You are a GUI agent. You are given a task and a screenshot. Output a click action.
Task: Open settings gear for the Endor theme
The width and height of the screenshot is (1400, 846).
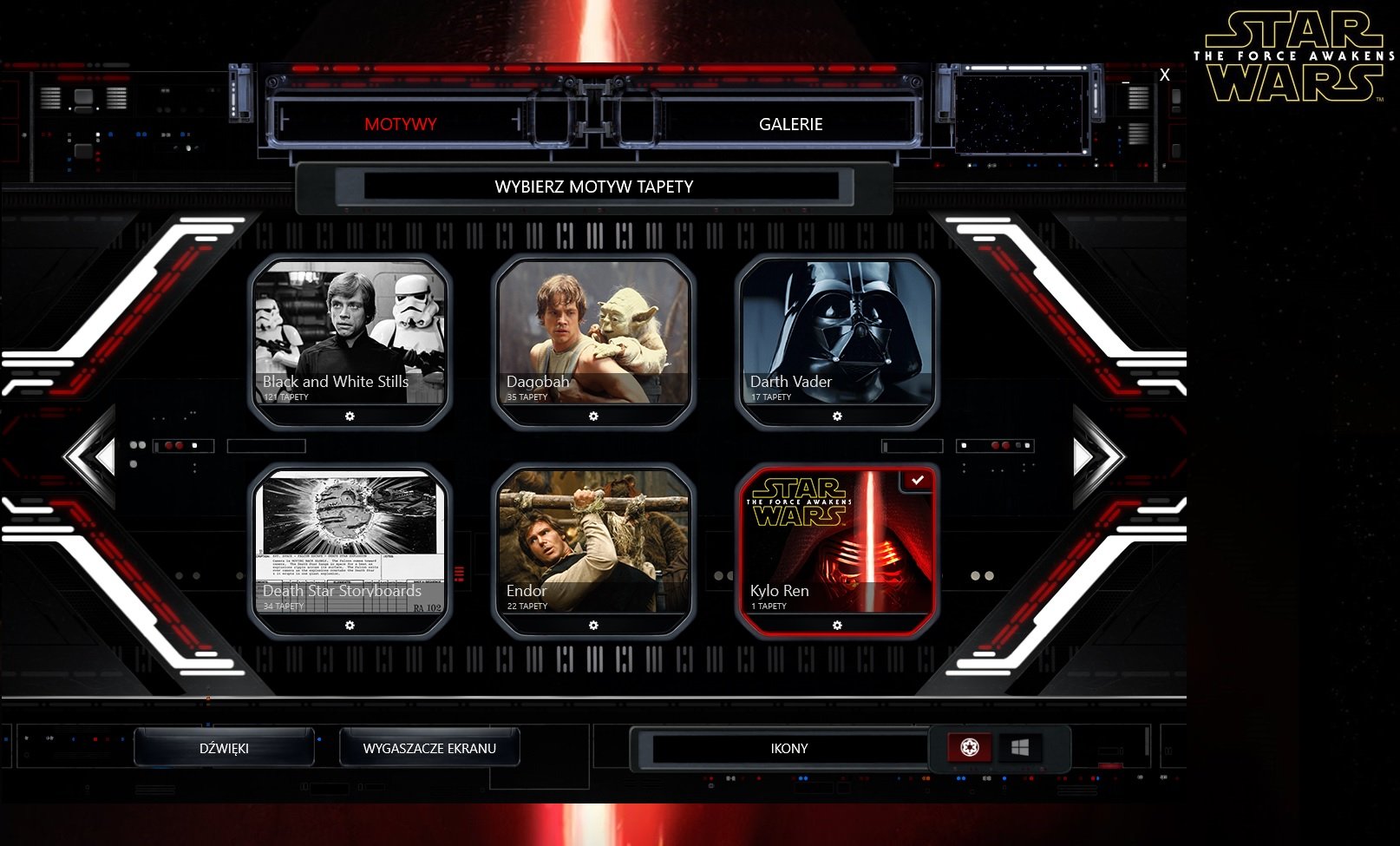[593, 625]
